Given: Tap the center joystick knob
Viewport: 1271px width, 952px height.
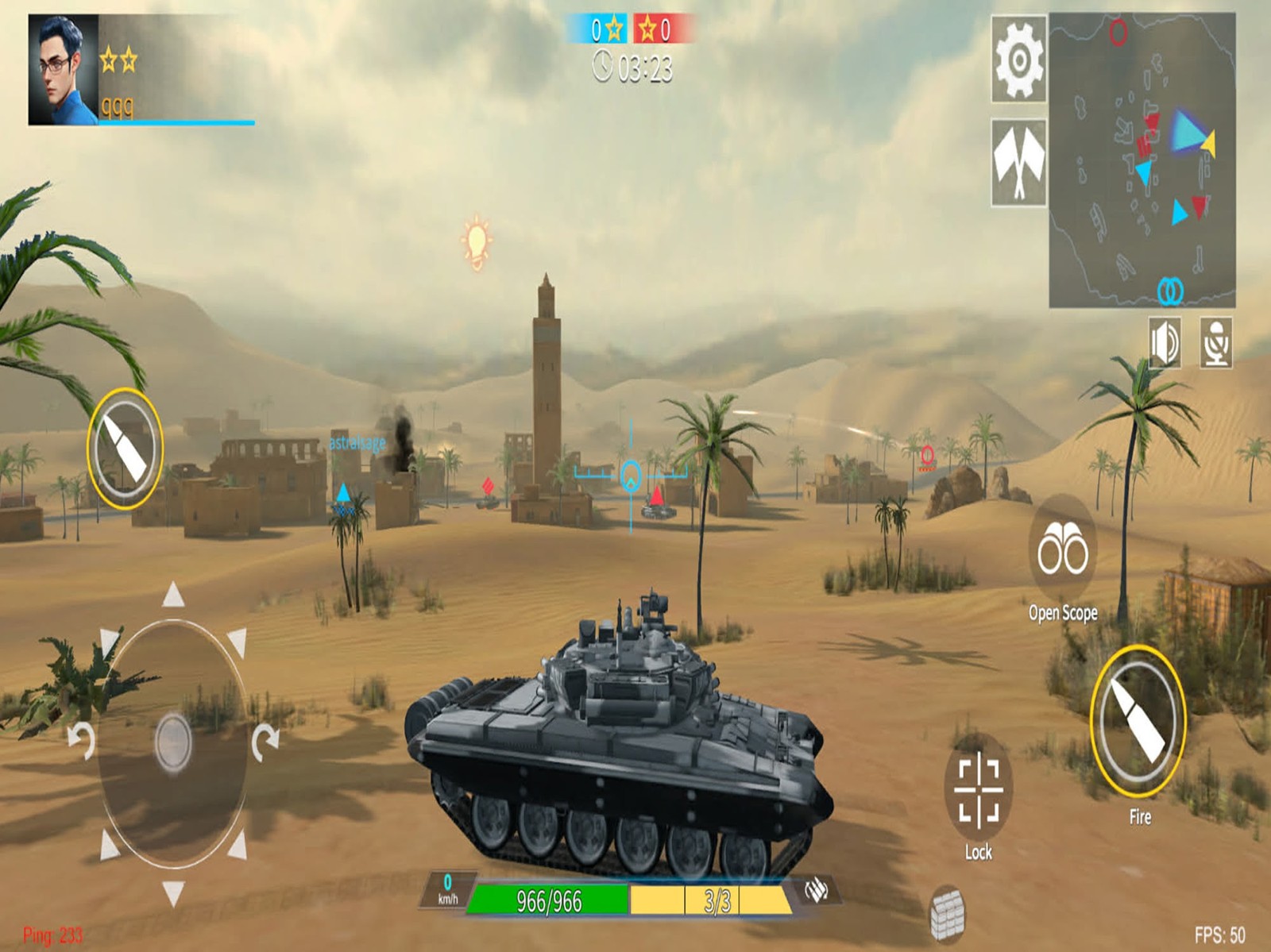Looking at the screenshot, I should pyautogui.click(x=173, y=742).
